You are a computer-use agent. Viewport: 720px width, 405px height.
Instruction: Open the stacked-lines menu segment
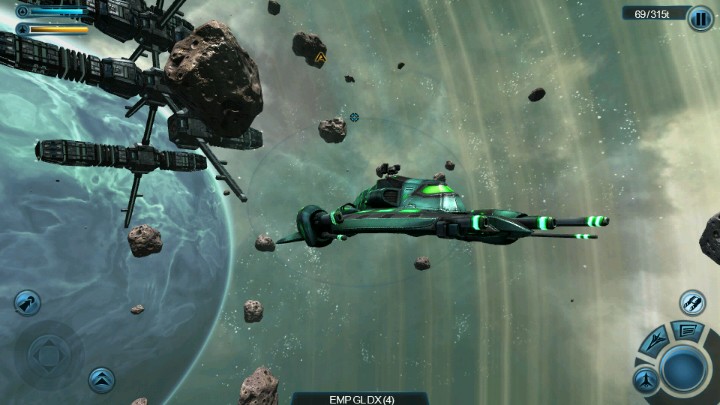(x=687, y=330)
